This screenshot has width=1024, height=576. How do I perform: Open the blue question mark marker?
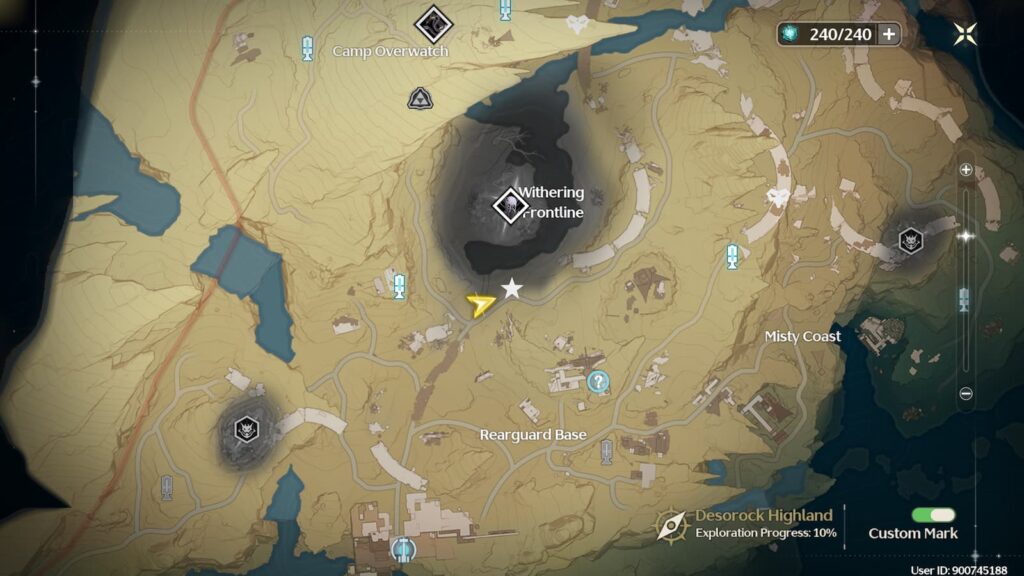pyautogui.click(x=598, y=381)
